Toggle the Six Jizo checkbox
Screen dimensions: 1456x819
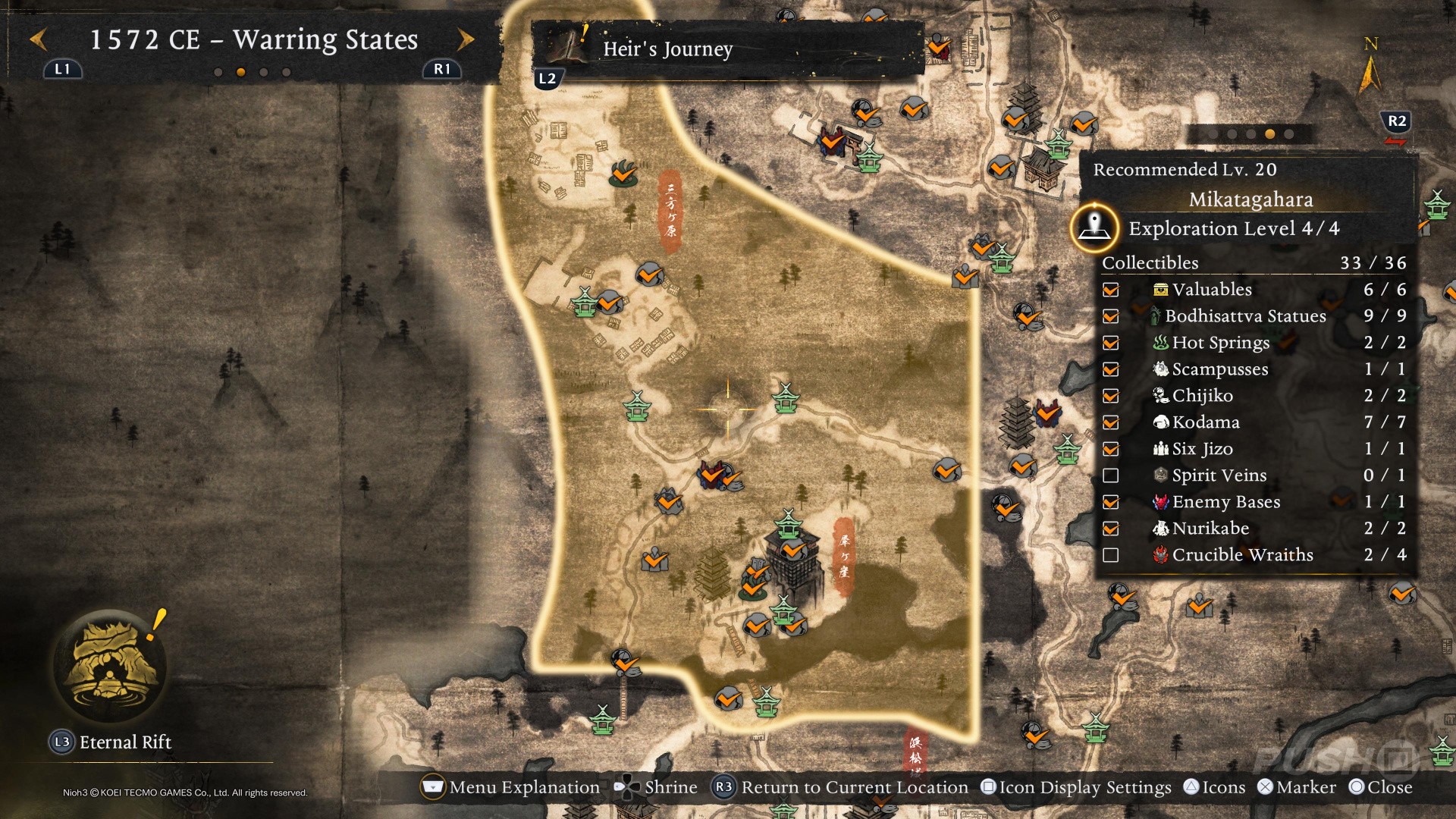pyautogui.click(x=1111, y=449)
